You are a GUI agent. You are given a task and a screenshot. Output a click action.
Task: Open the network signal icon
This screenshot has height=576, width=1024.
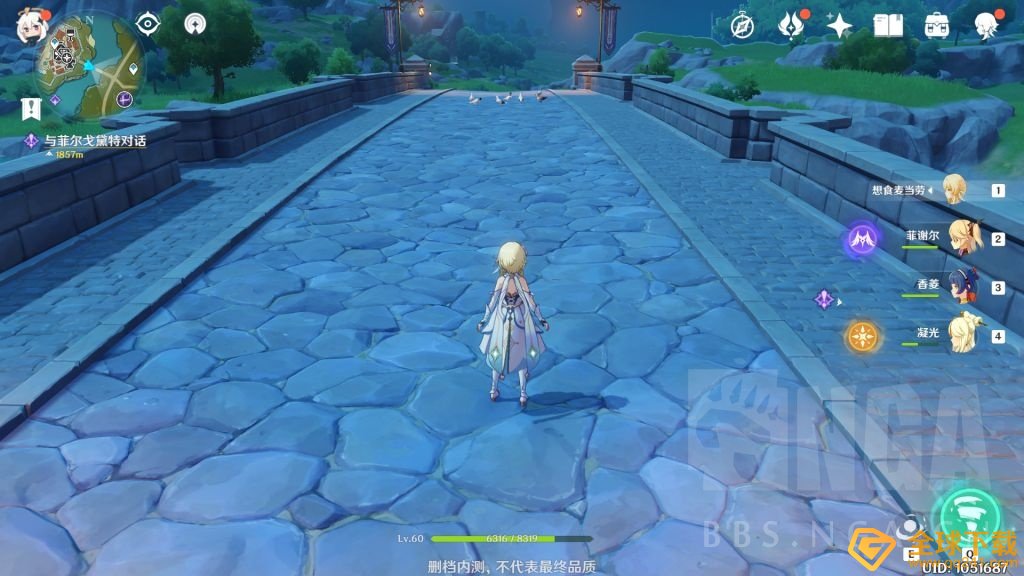coord(195,23)
